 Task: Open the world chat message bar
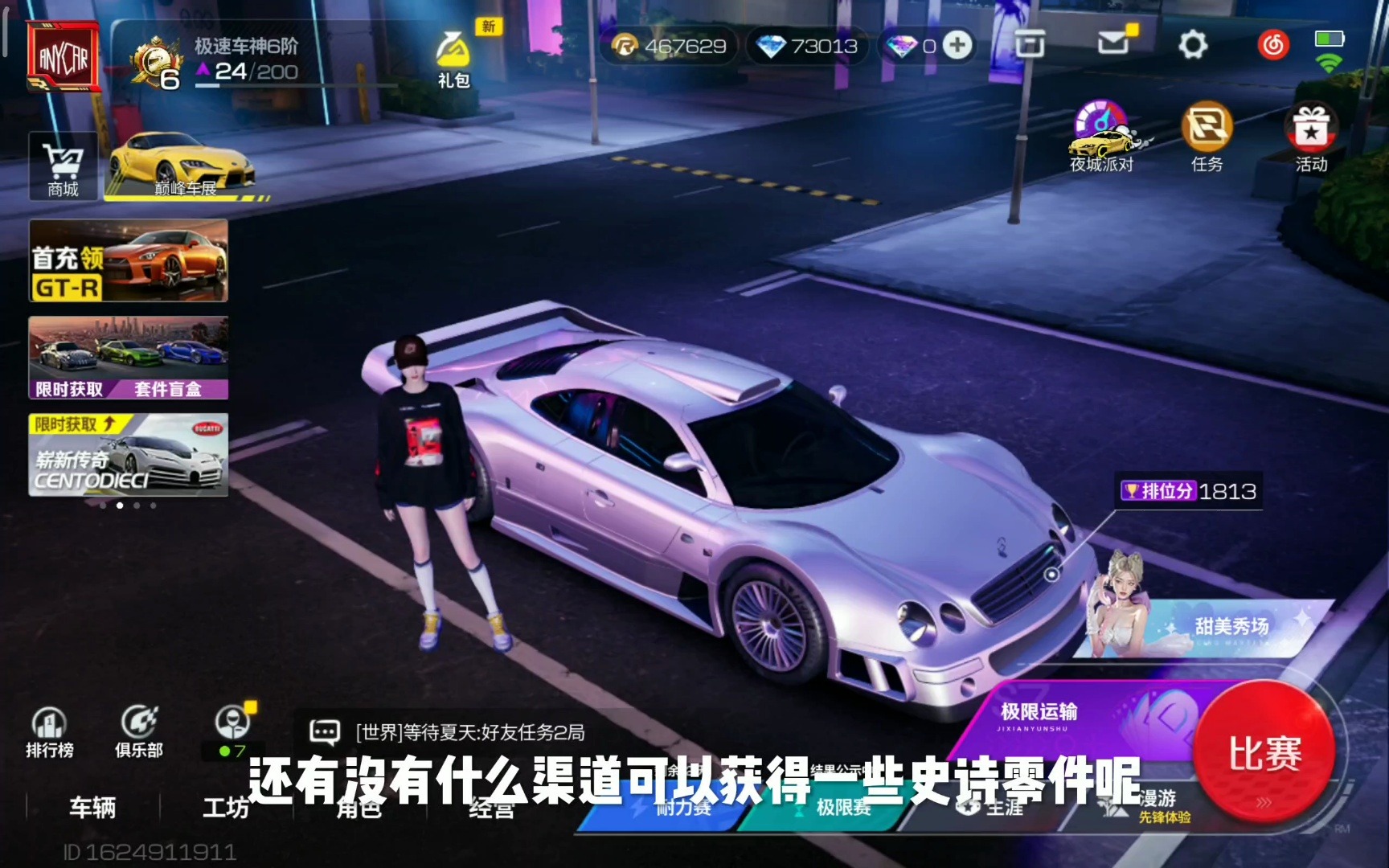[470, 732]
